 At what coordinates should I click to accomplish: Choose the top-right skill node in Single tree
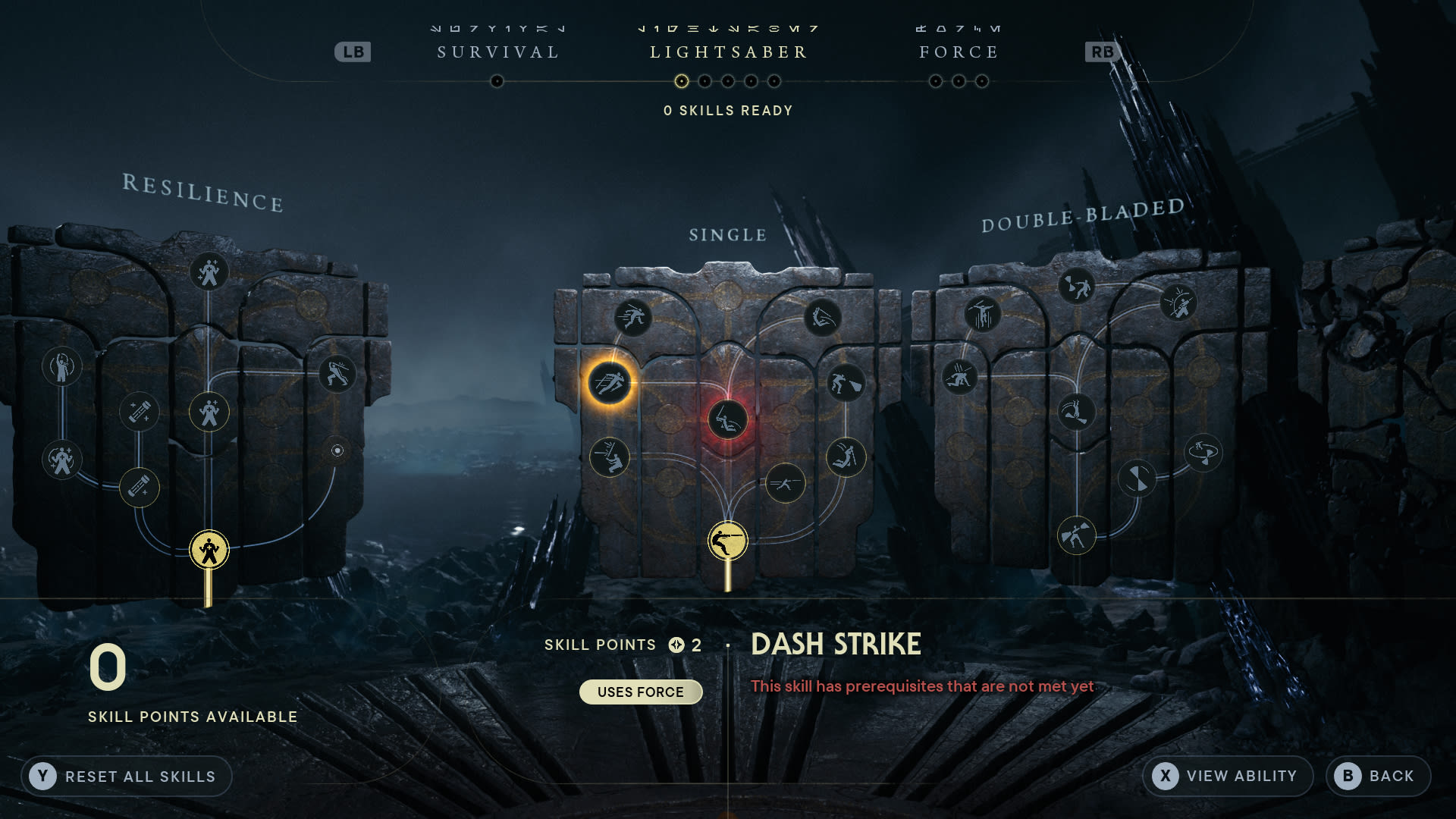point(823,318)
